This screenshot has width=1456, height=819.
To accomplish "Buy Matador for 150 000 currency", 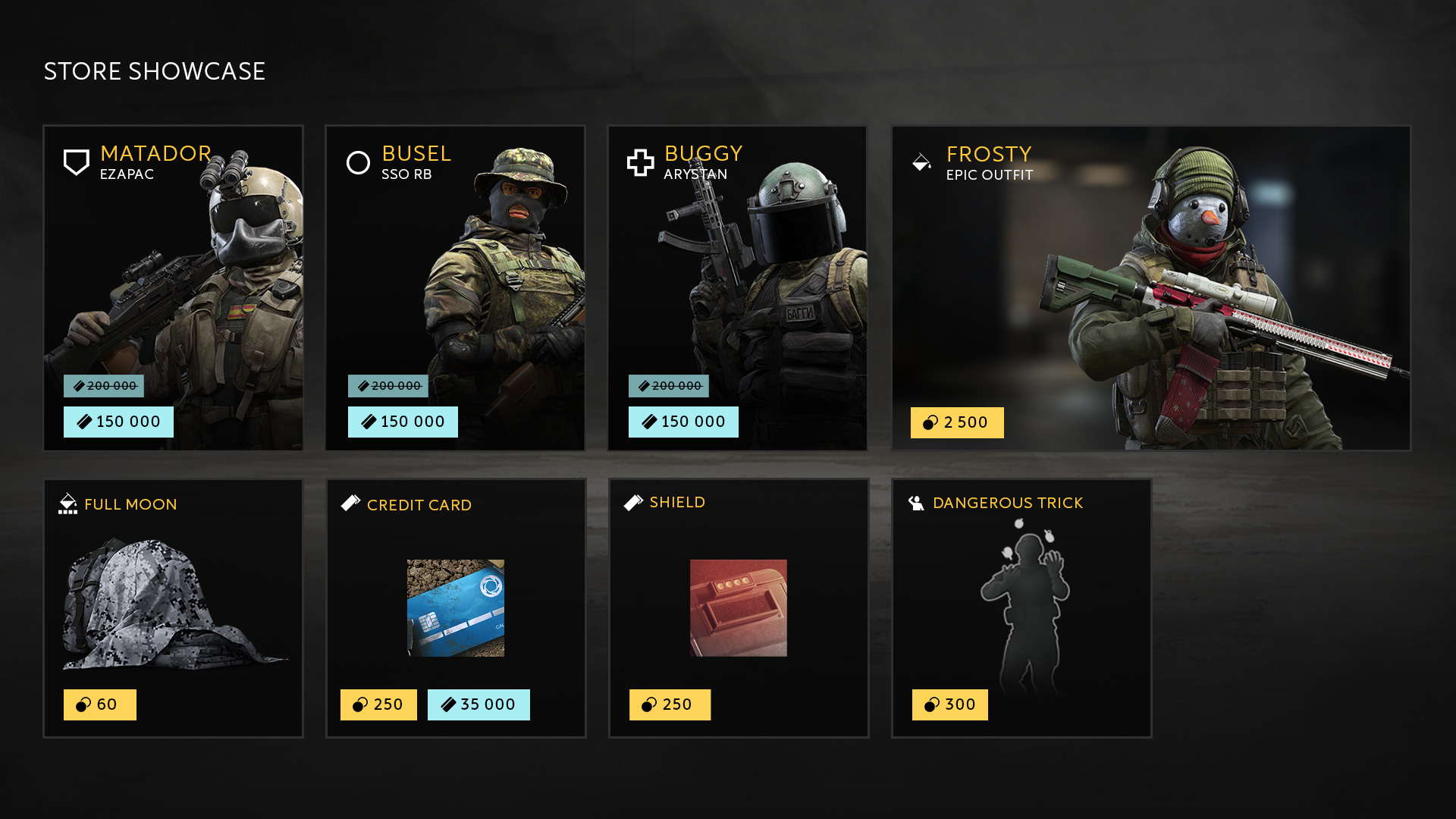I will point(118,422).
